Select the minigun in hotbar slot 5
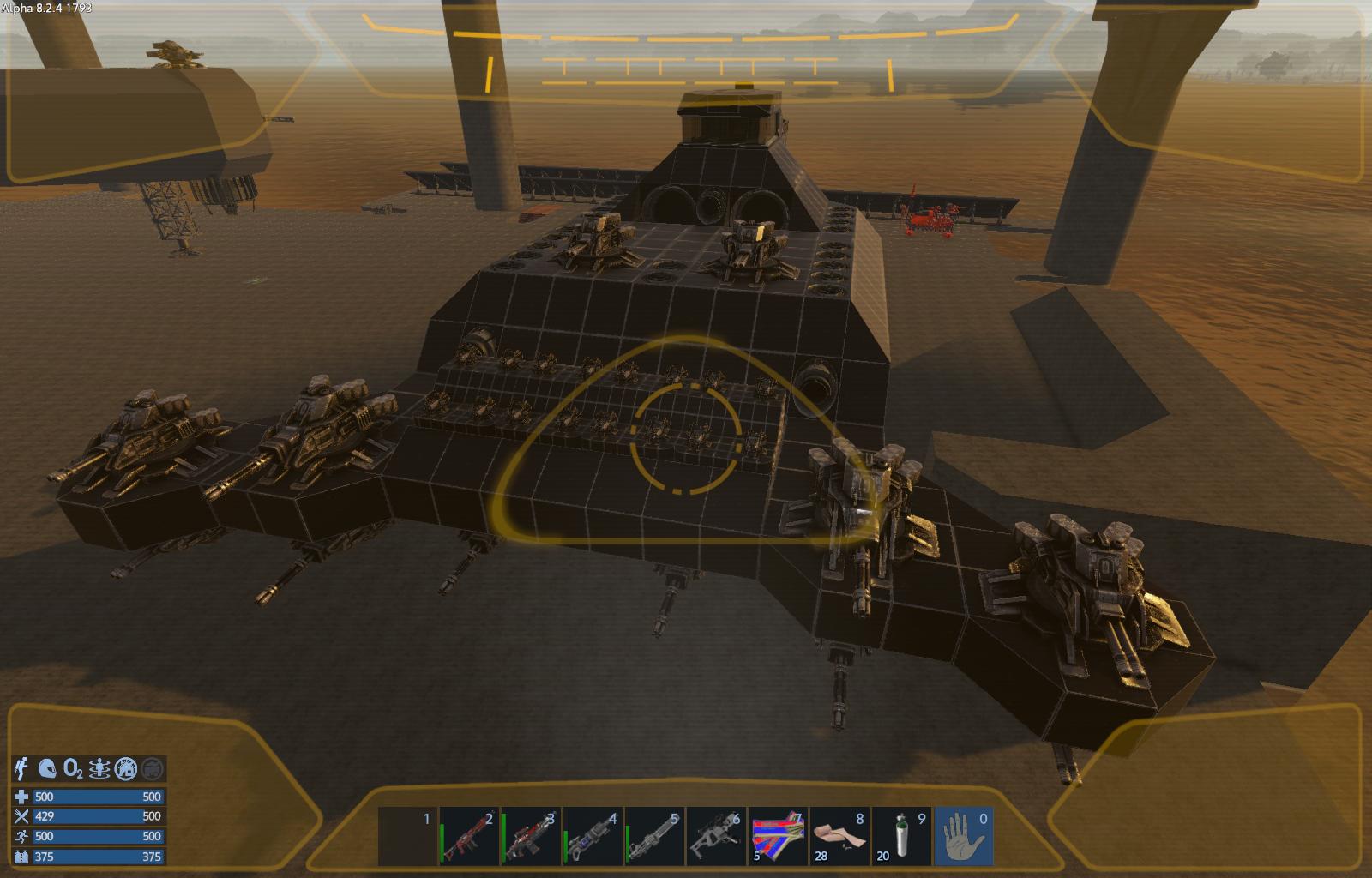The height and width of the screenshot is (878, 1372). tap(655, 838)
